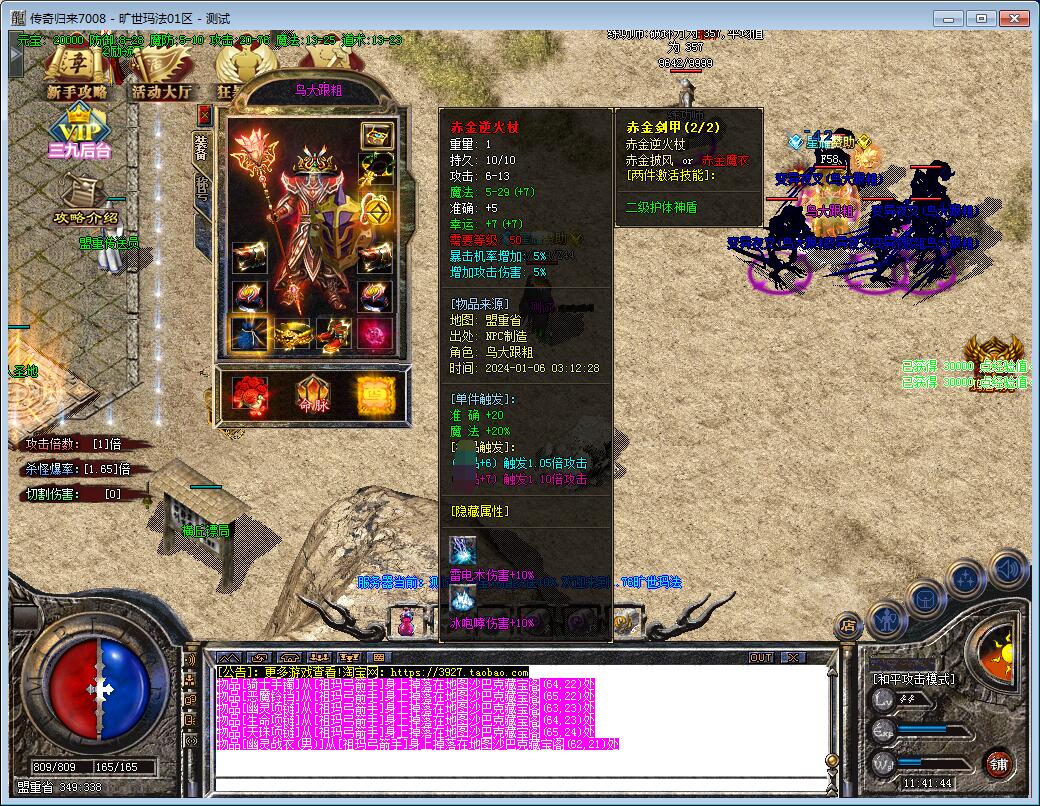The image size is (1040, 806).
Task: Close the character equipment panel
Action: (x=205, y=114)
